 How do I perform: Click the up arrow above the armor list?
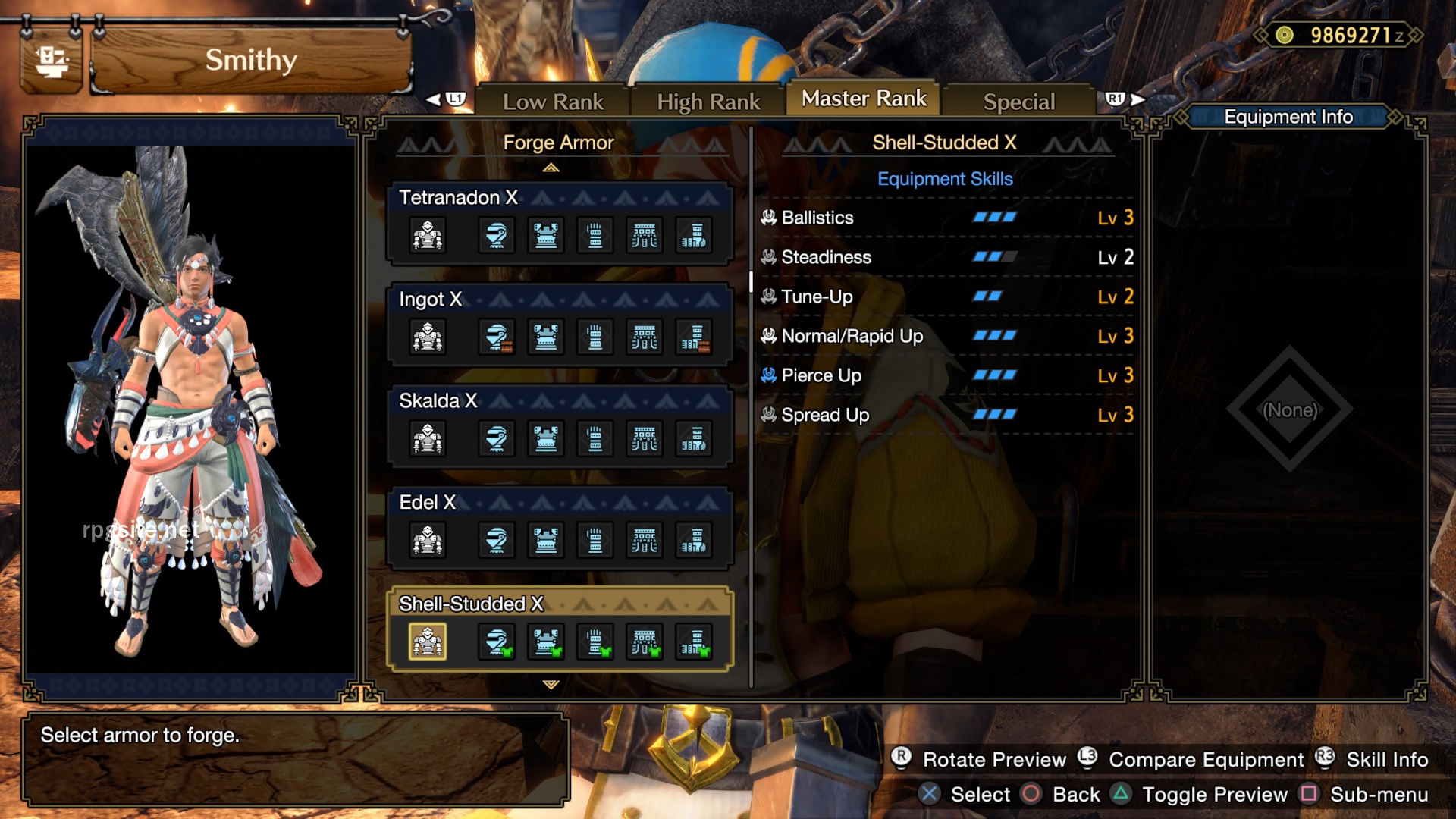point(552,168)
